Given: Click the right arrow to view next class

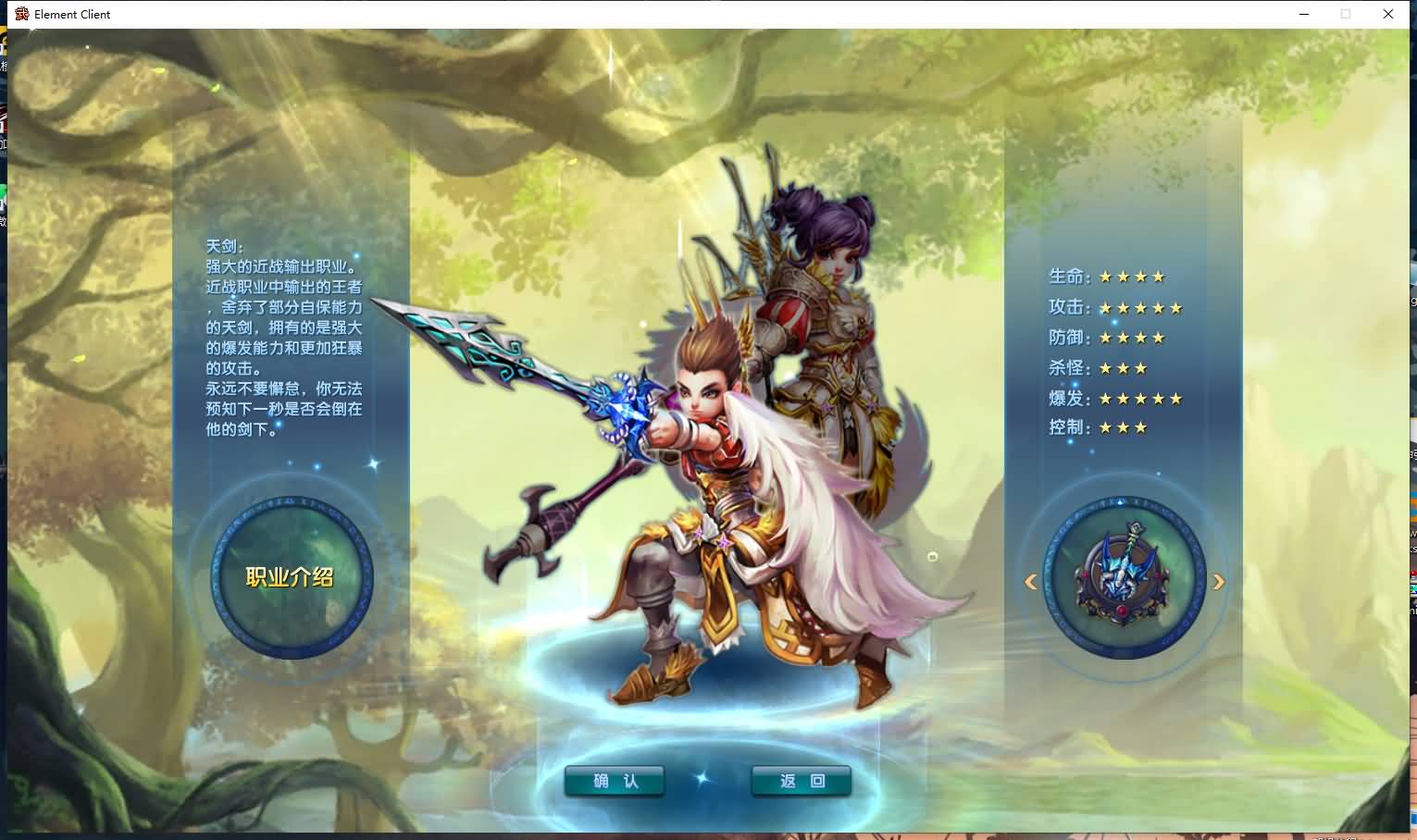Looking at the screenshot, I should tap(1220, 581).
